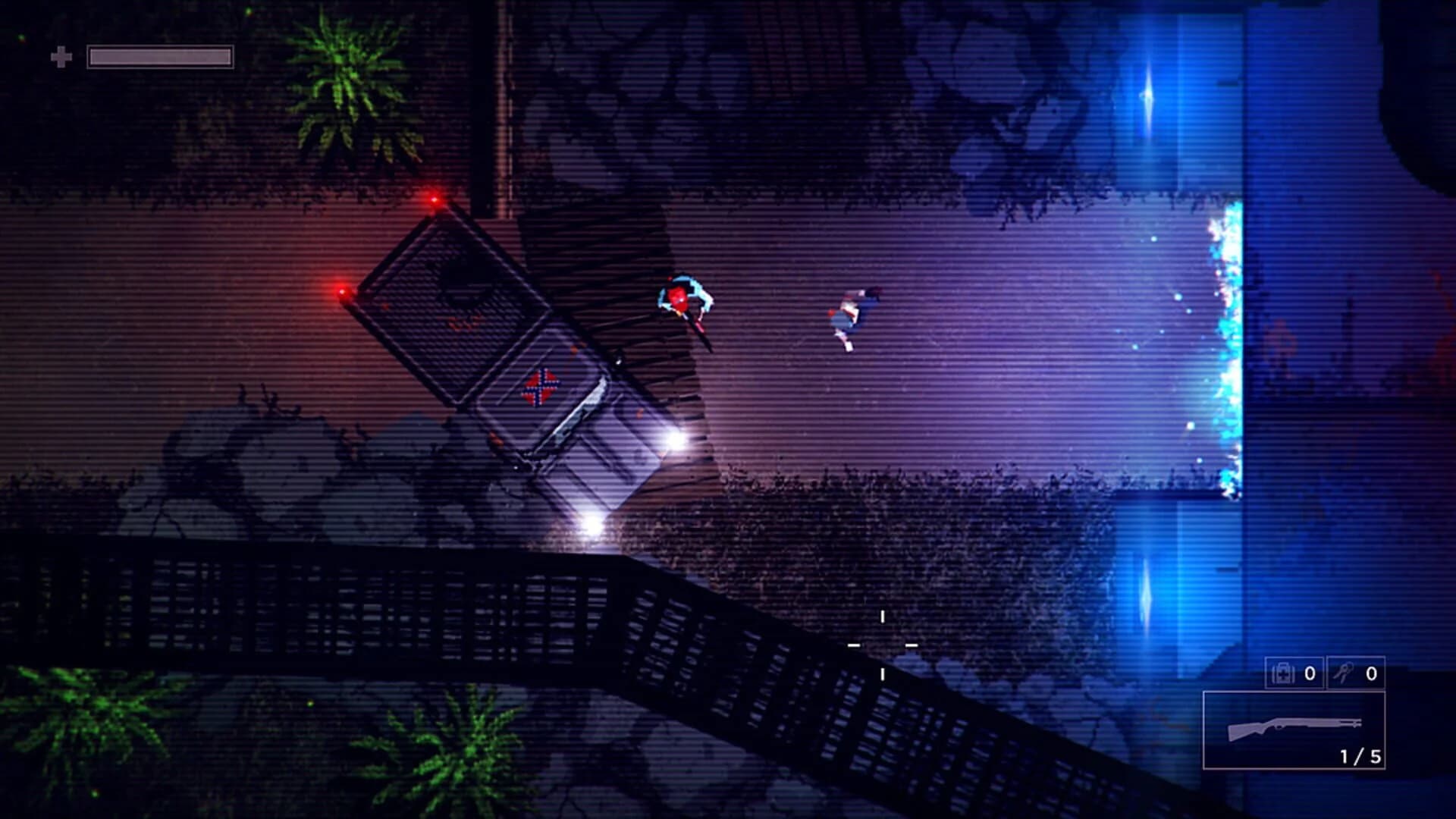Click the first-aid kit icon in the HUD
Screen dimensions: 1456x819
pyautogui.click(x=1284, y=673)
